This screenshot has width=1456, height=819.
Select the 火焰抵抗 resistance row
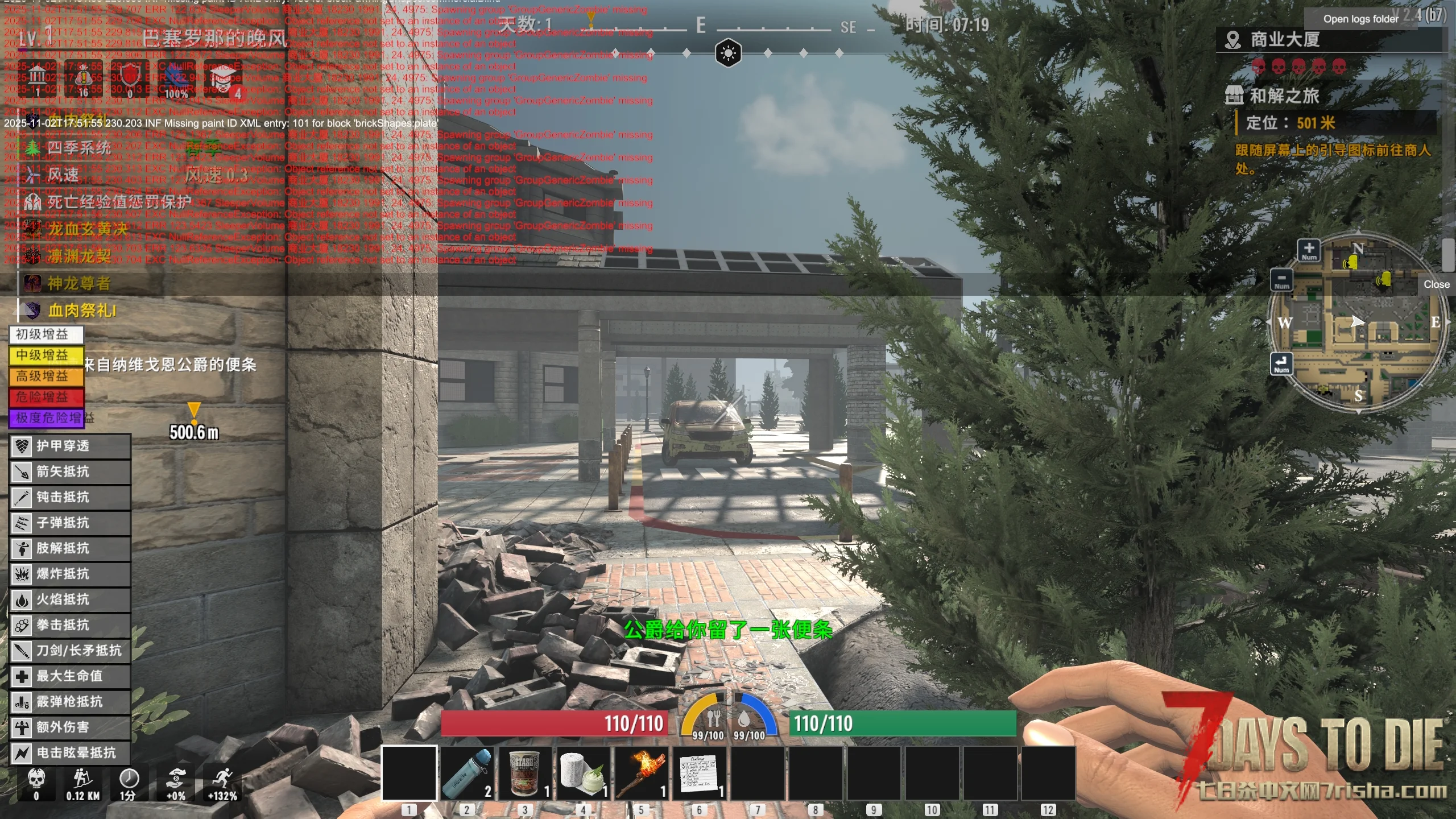click(71, 599)
